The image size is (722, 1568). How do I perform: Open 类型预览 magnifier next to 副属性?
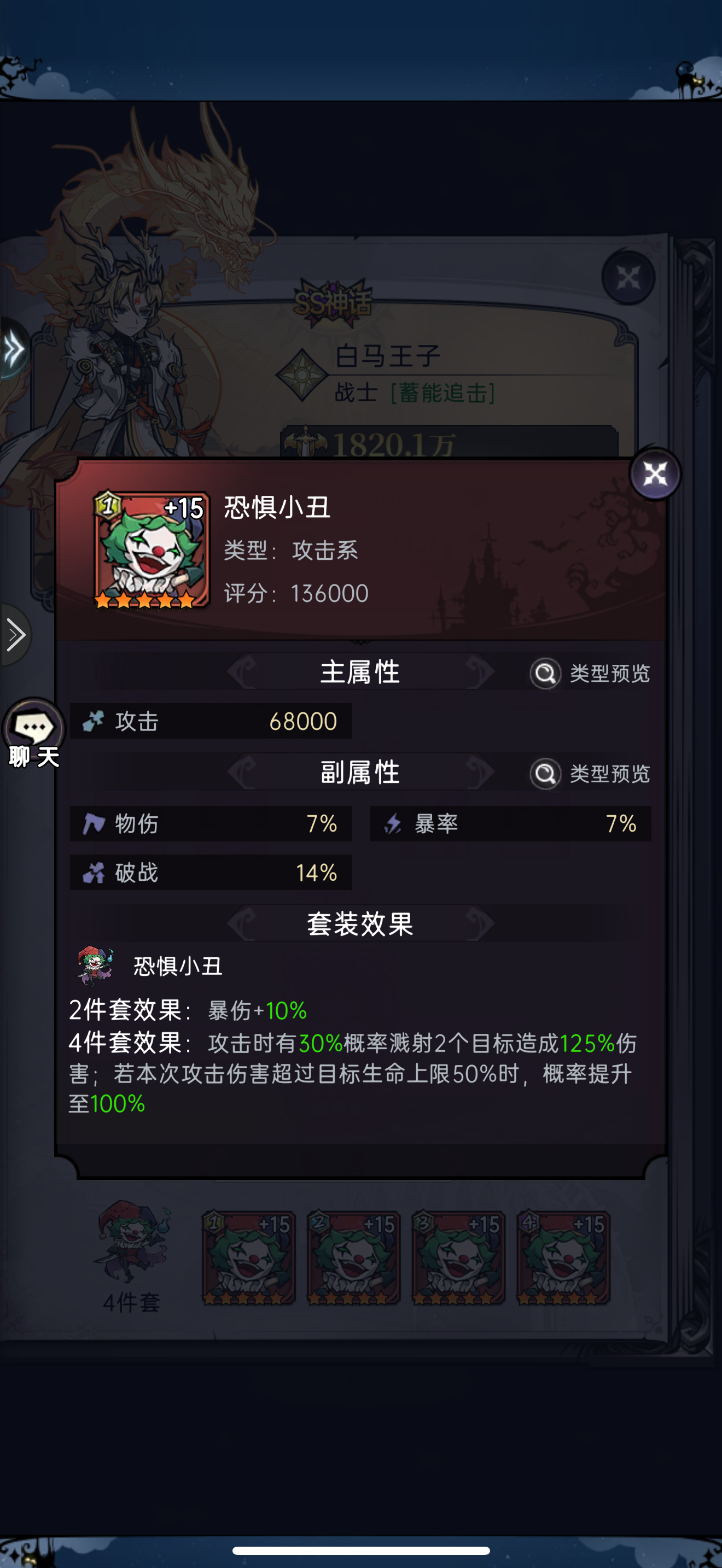tap(545, 774)
